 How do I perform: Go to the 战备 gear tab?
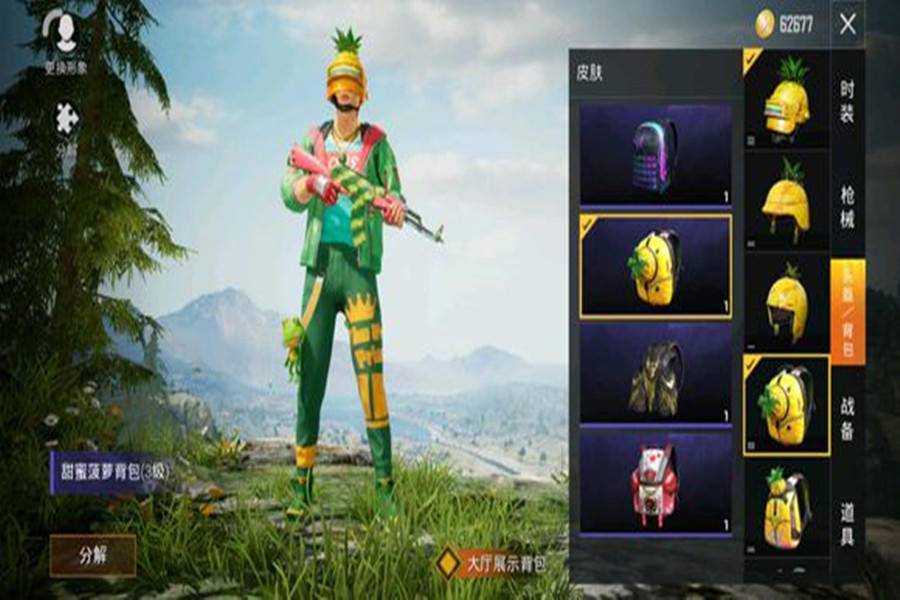pos(847,417)
